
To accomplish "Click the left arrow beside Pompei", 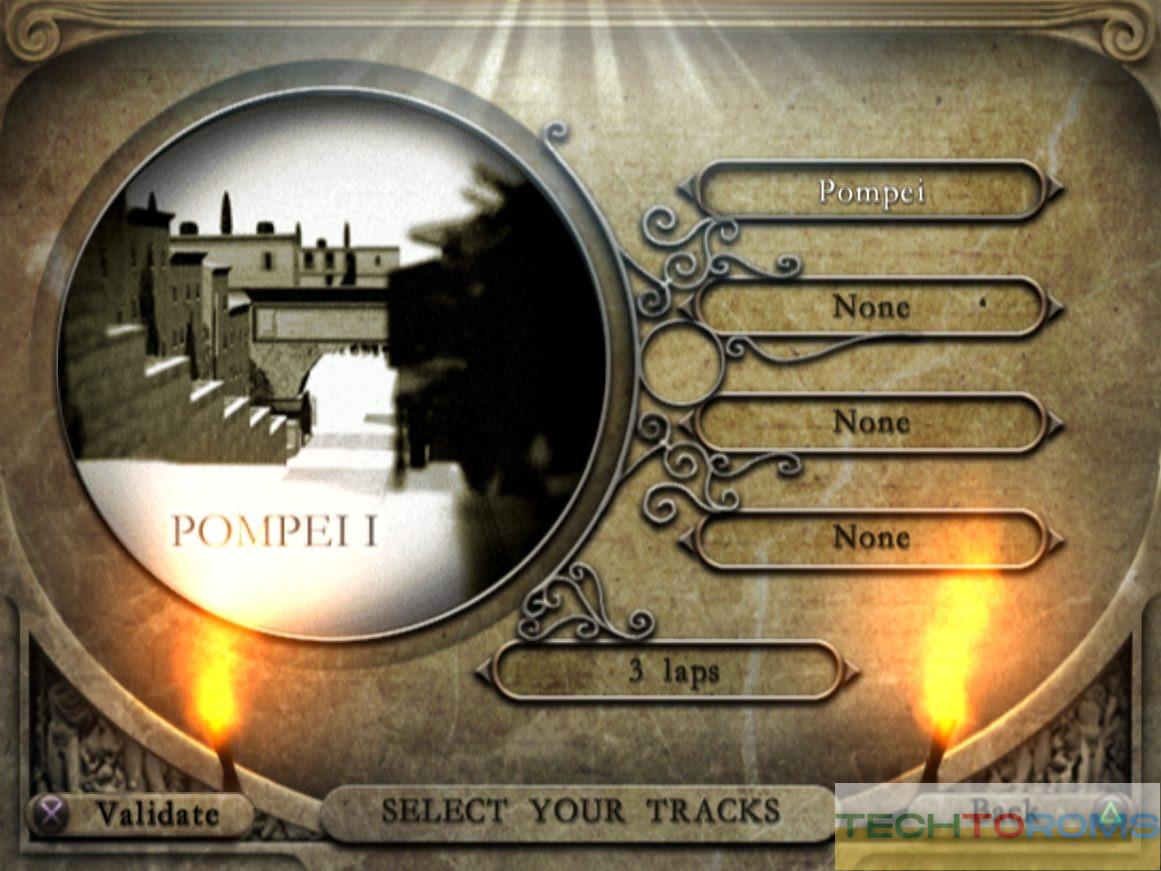I will click(x=686, y=189).
